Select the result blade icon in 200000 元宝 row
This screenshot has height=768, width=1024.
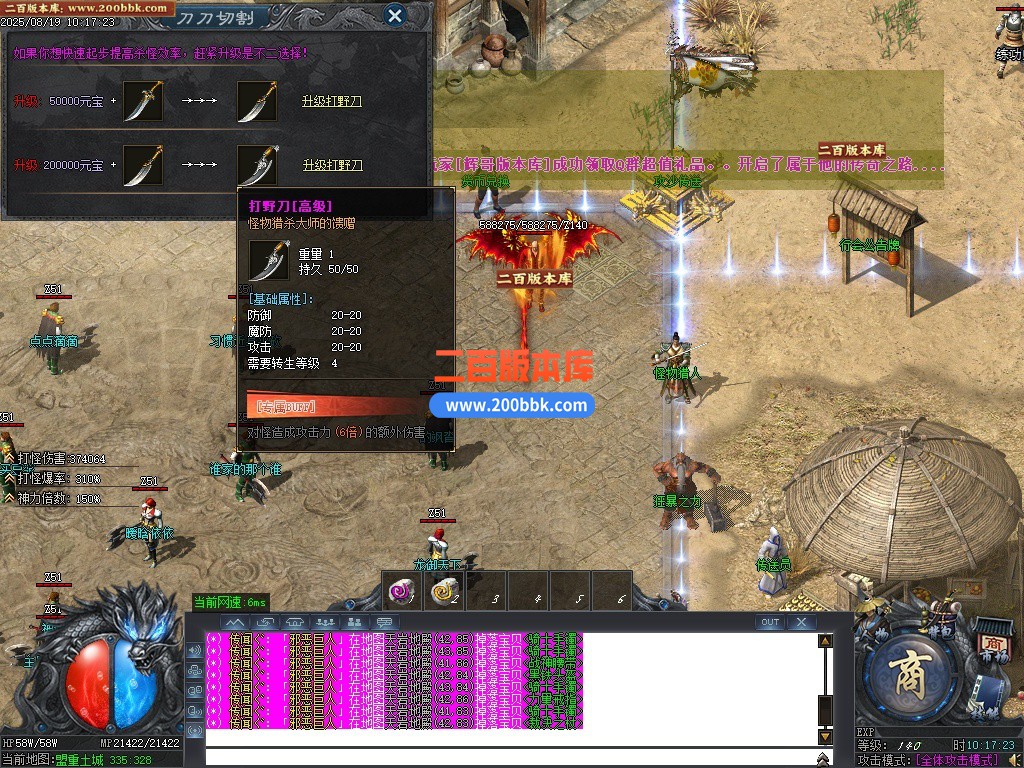[x=257, y=165]
